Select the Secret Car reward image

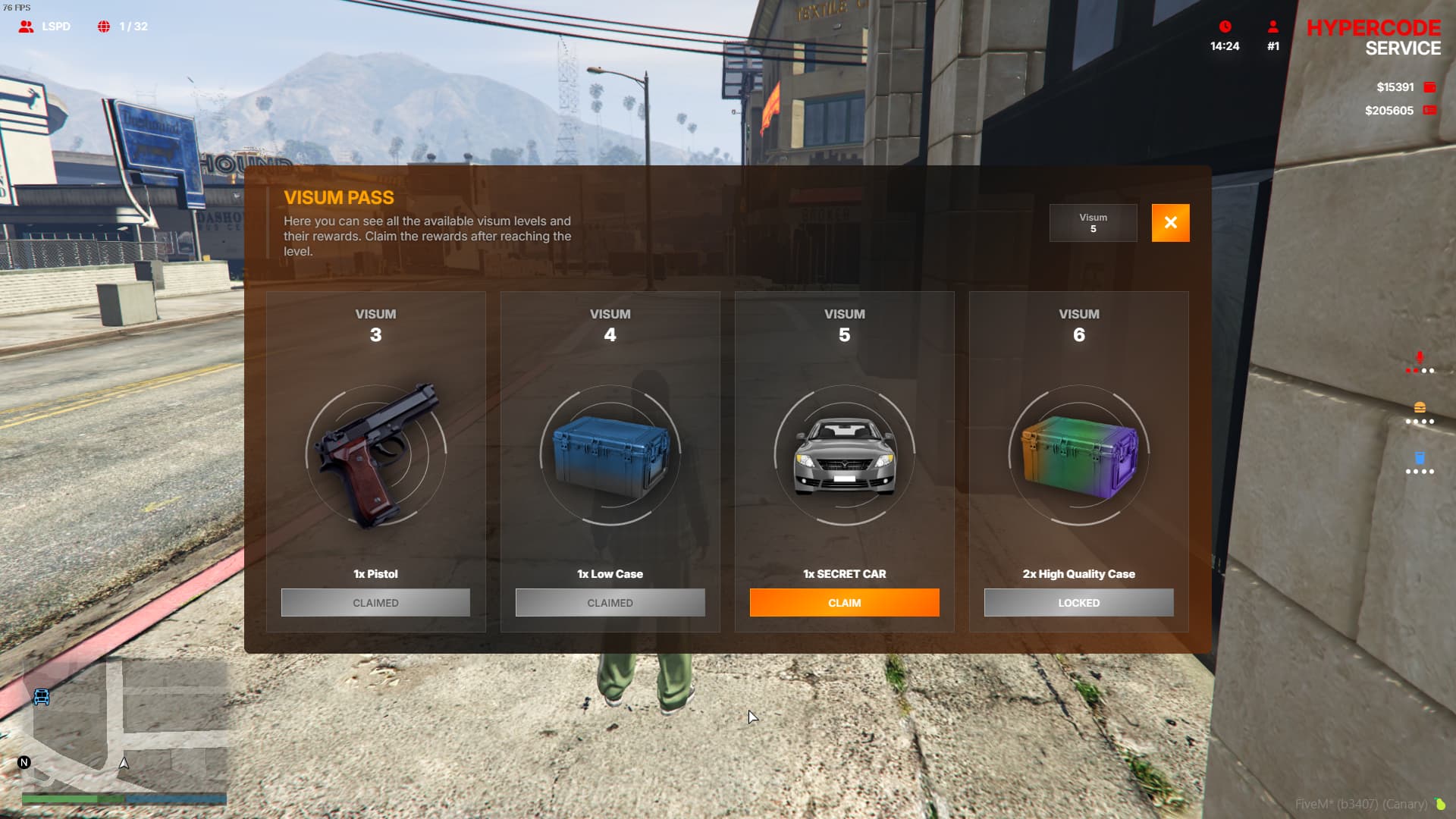click(844, 455)
